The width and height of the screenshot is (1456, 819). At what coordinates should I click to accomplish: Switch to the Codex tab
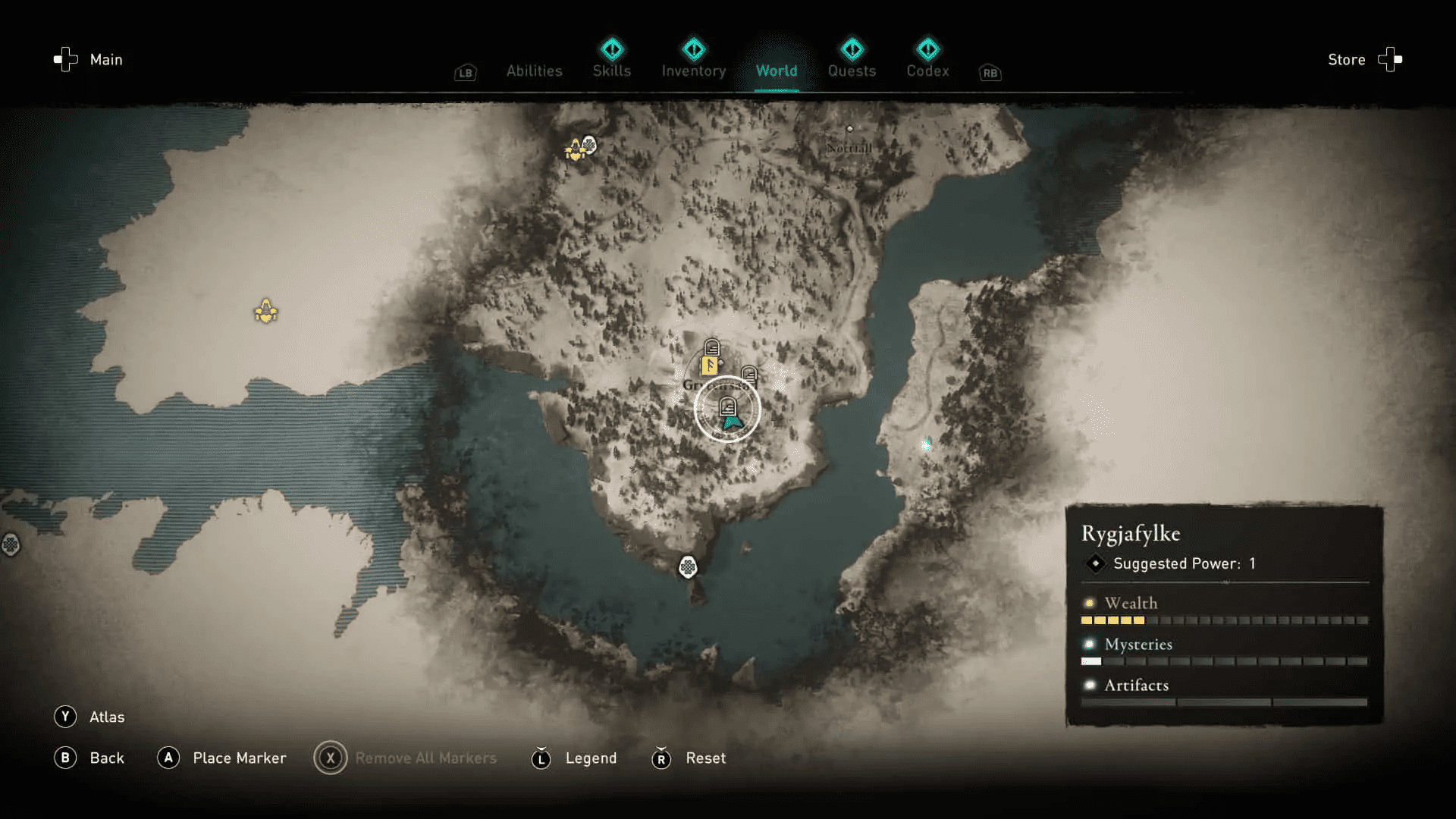[927, 71]
